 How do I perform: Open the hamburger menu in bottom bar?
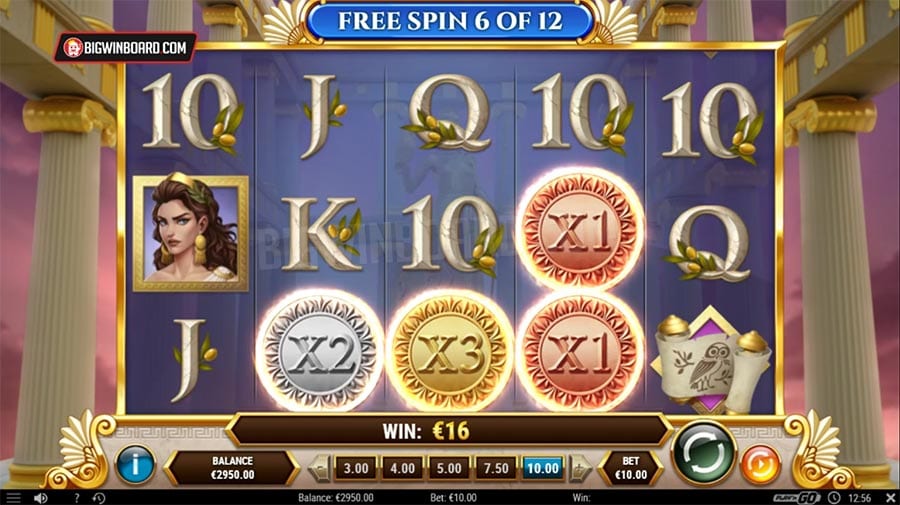[13, 497]
